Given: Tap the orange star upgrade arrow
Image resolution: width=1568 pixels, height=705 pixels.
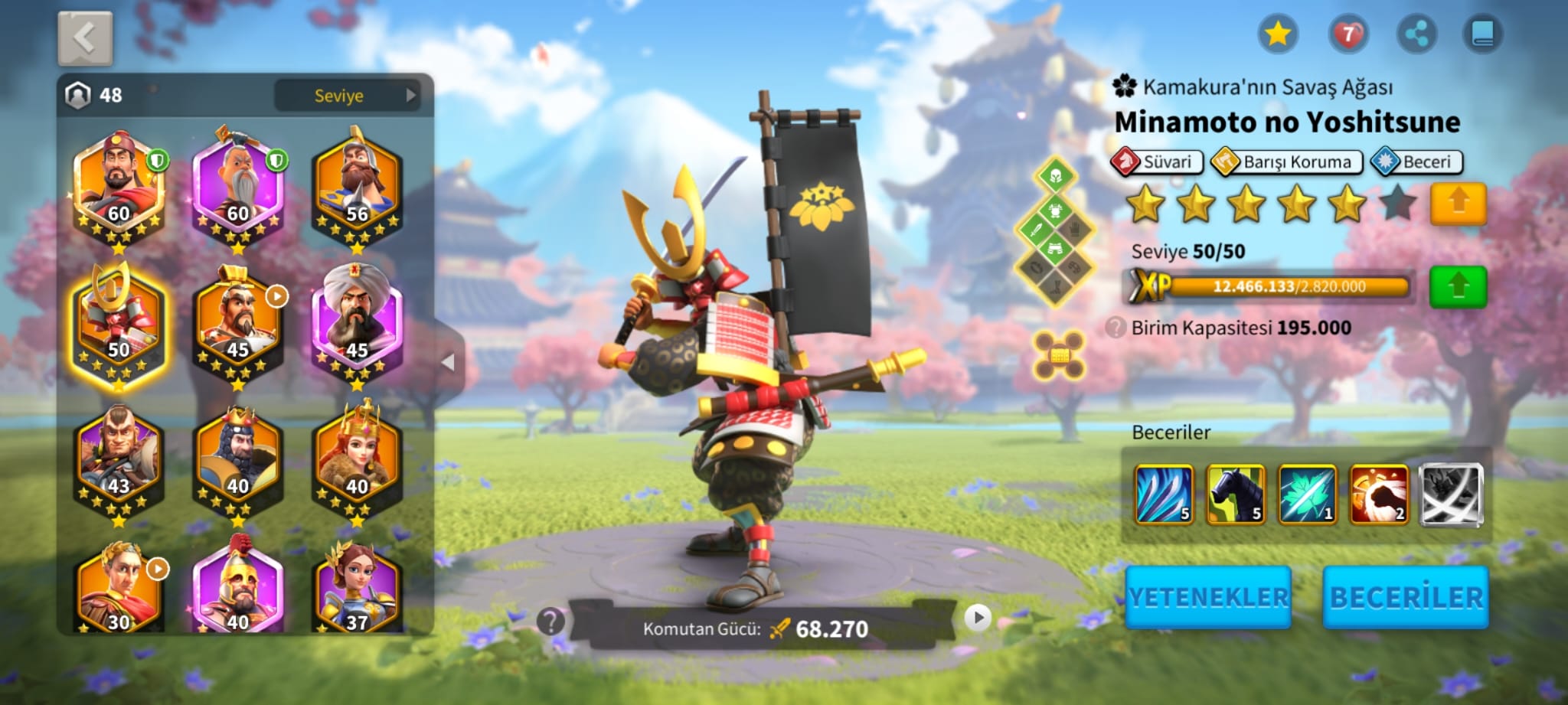Looking at the screenshot, I should 1458,204.
